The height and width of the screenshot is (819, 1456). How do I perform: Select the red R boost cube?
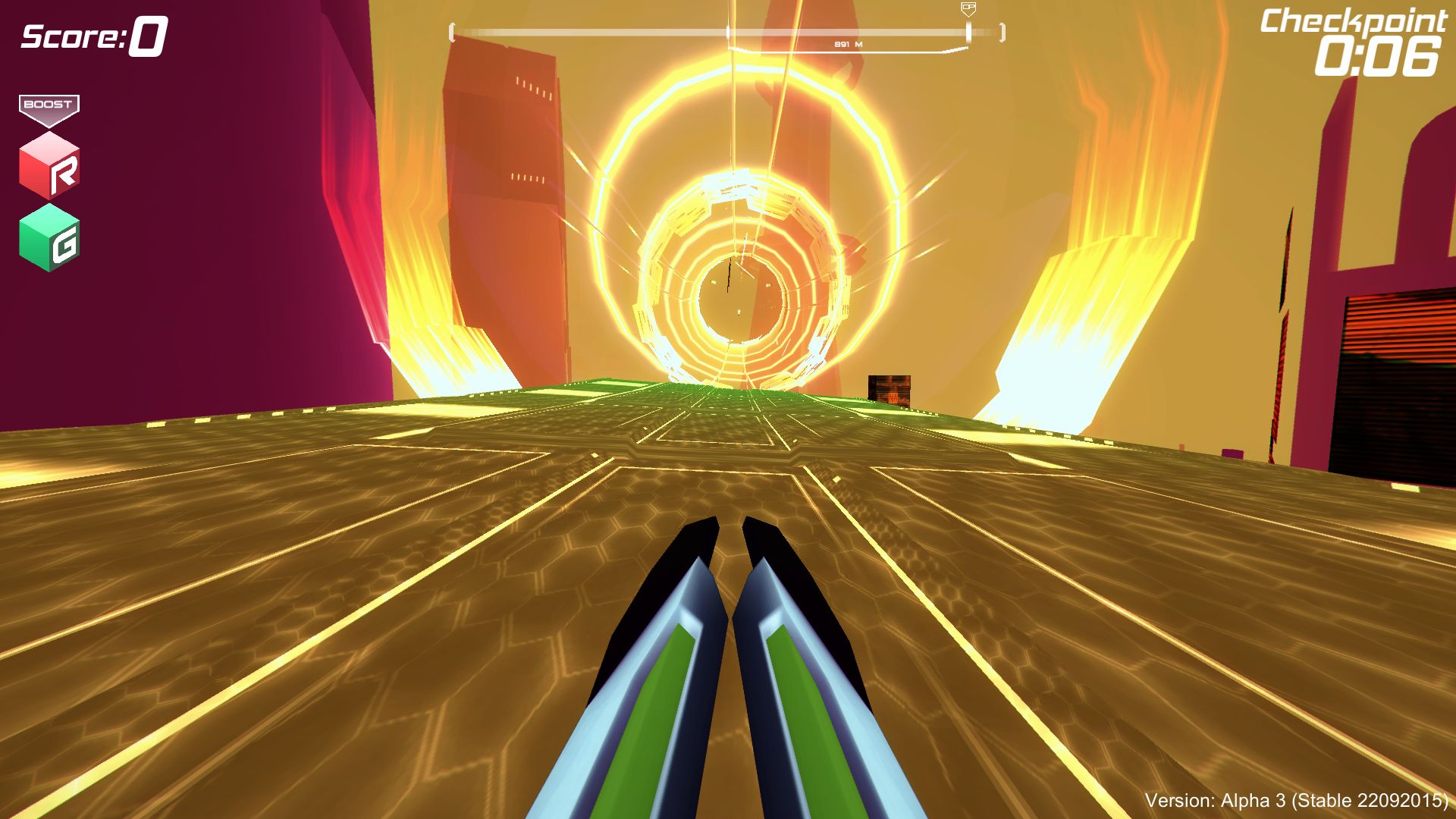click(49, 166)
